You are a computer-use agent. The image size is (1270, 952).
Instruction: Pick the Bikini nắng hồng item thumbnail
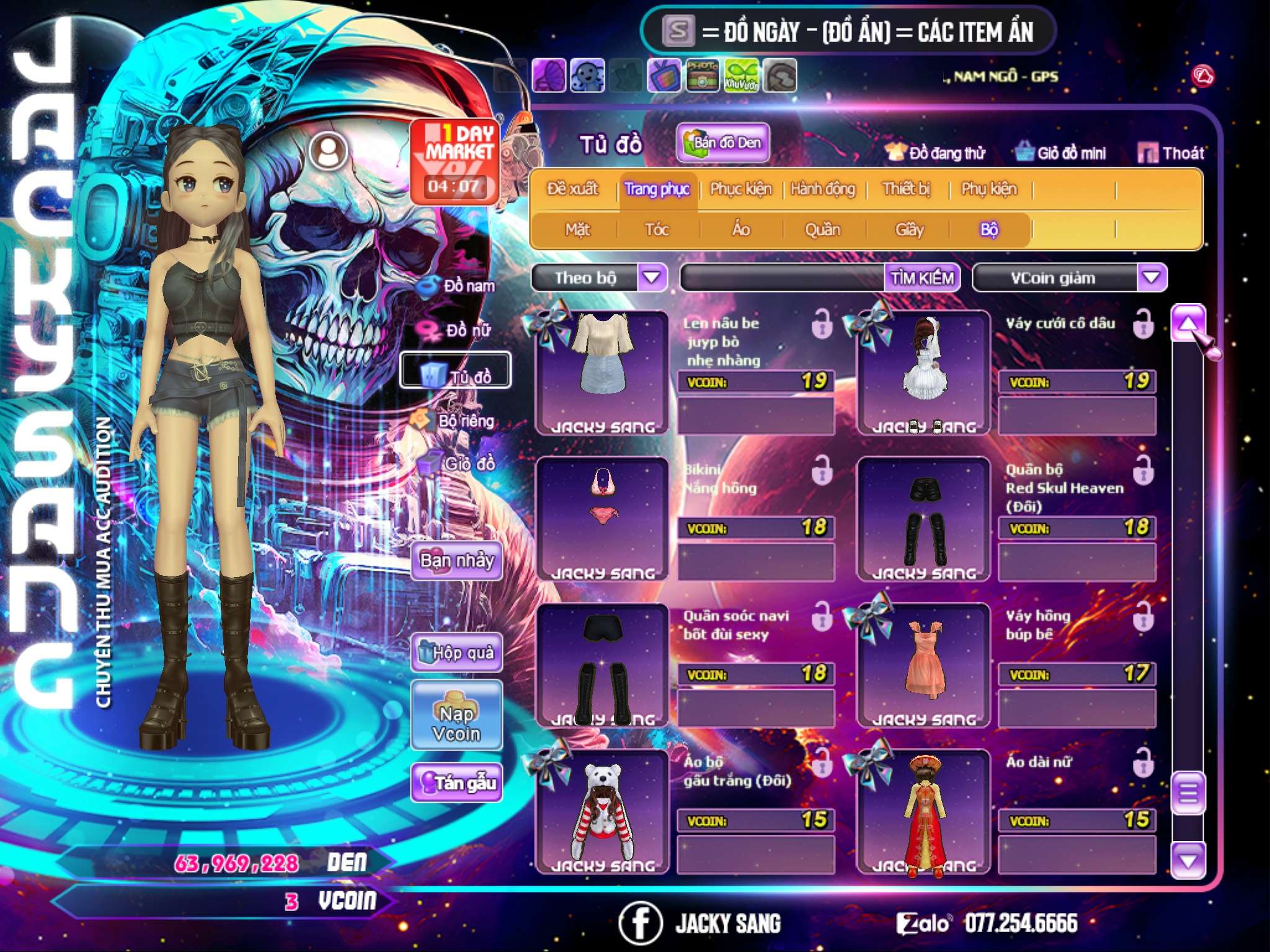click(602, 518)
